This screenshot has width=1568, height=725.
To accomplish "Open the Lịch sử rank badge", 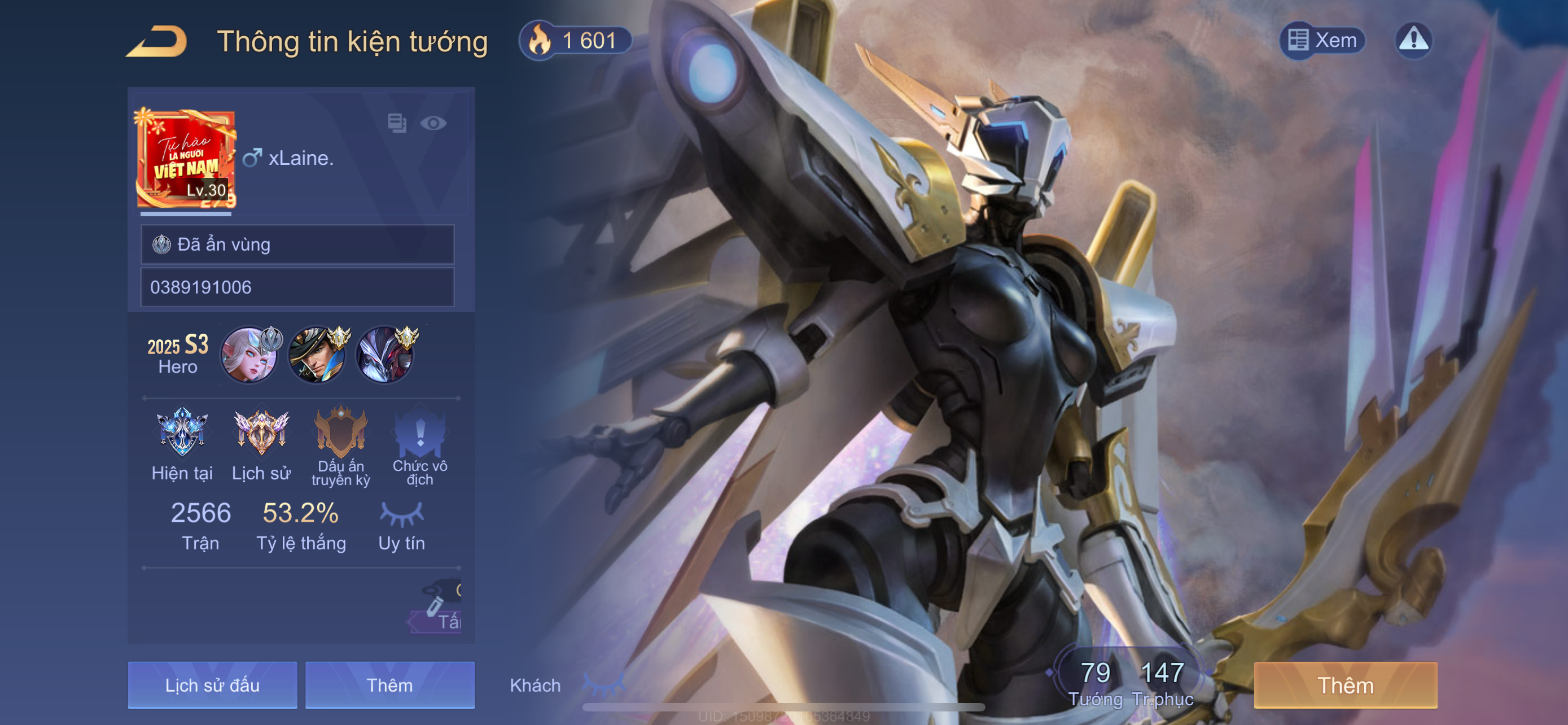I will (x=261, y=433).
